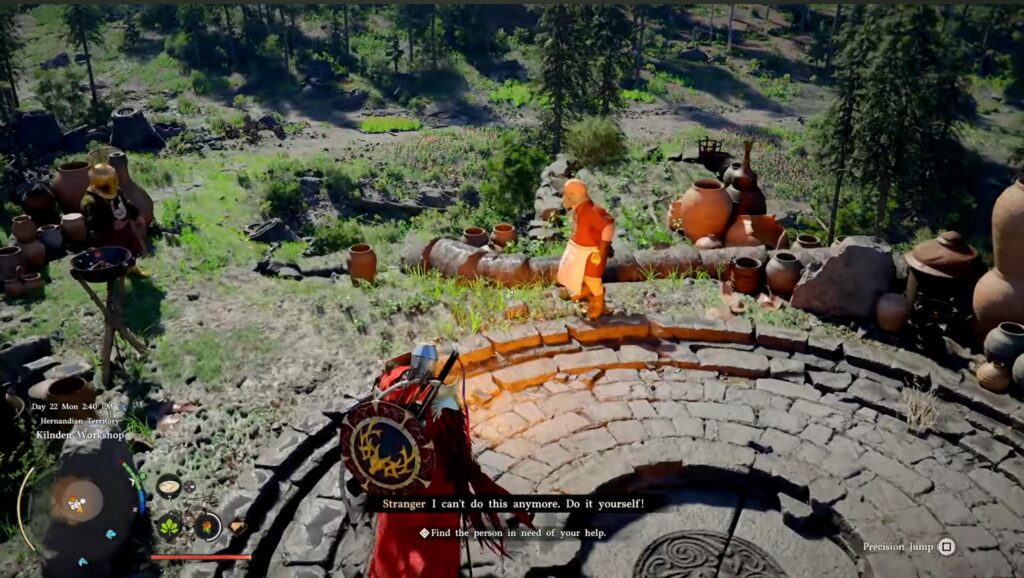The width and height of the screenshot is (1024, 578).
Task: Activate the green leaf skill icon
Action: pyautogui.click(x=170, y=524)
